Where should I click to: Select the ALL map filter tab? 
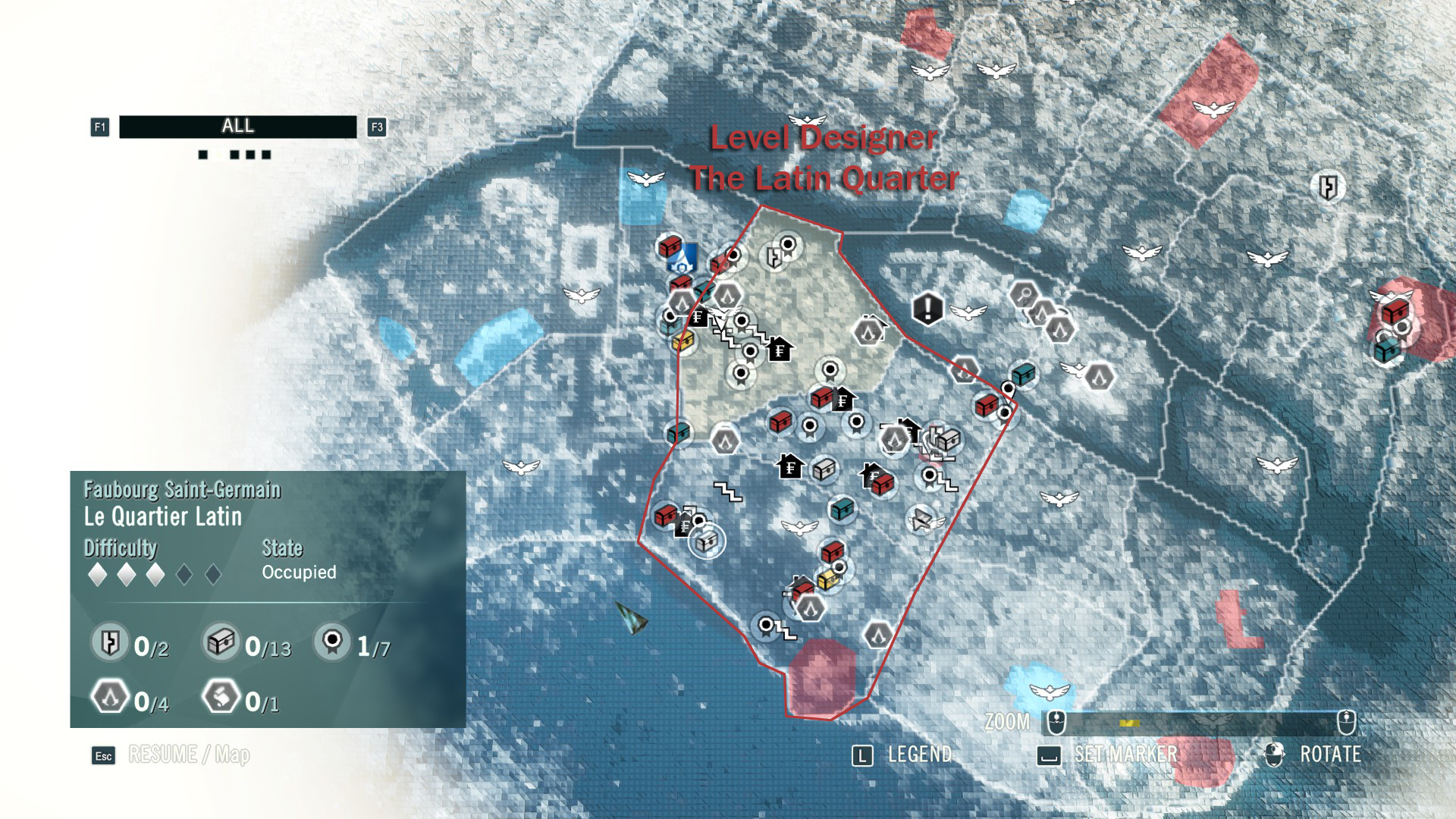pyautogui.click(x=237, y=127)
